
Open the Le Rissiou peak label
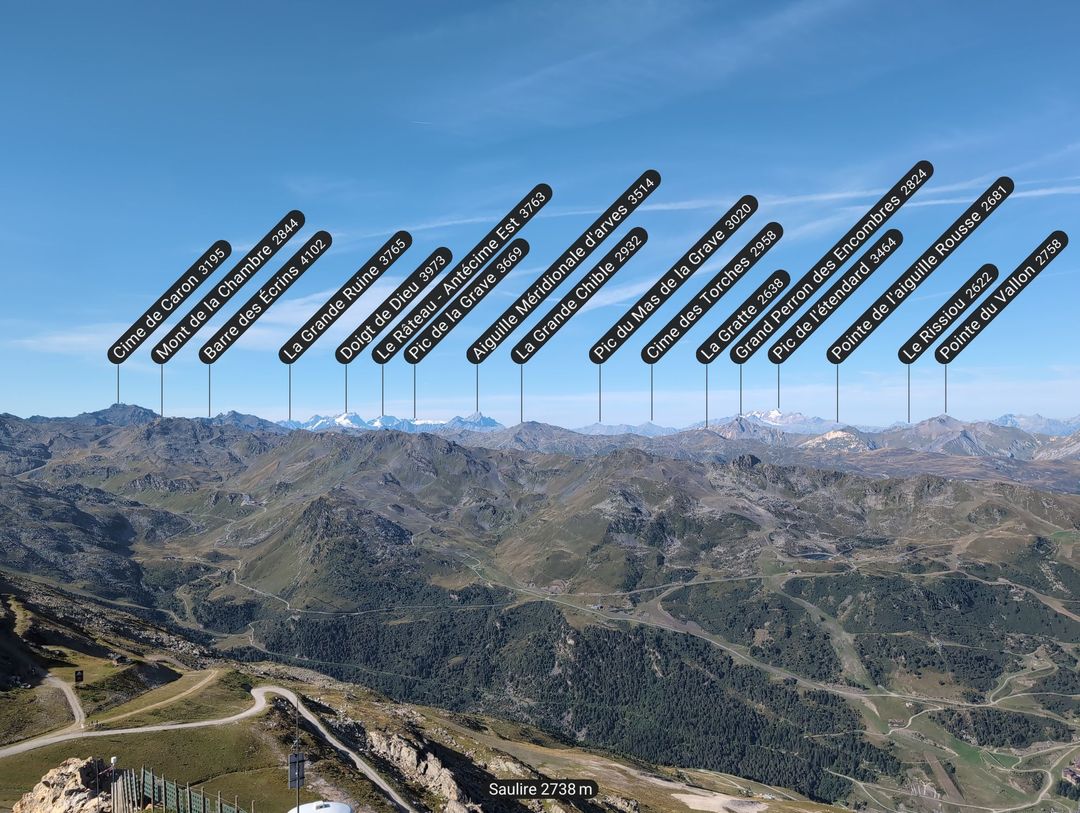(x=948, y=314)
